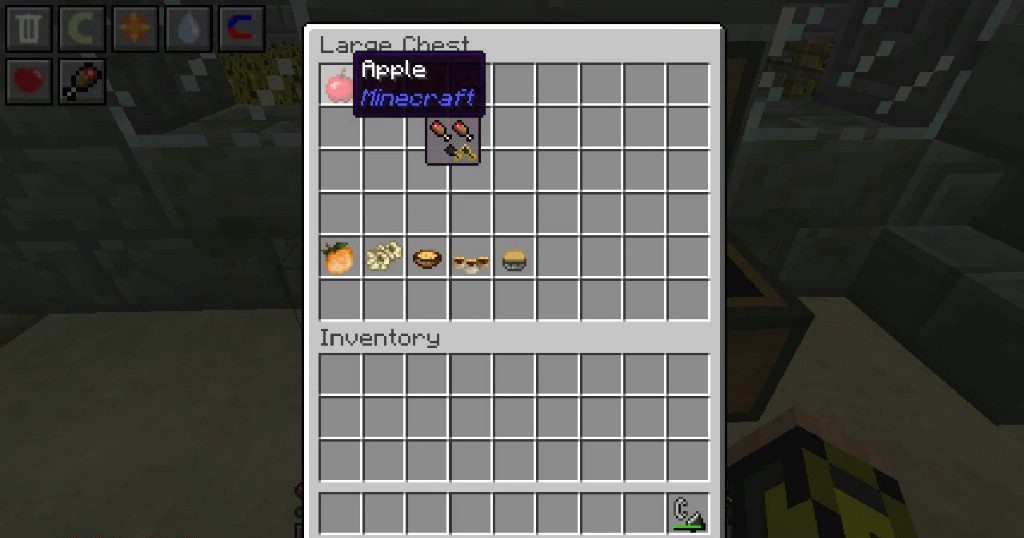Click the chicken drumstick button in the top-left panel

click(83, 82)
